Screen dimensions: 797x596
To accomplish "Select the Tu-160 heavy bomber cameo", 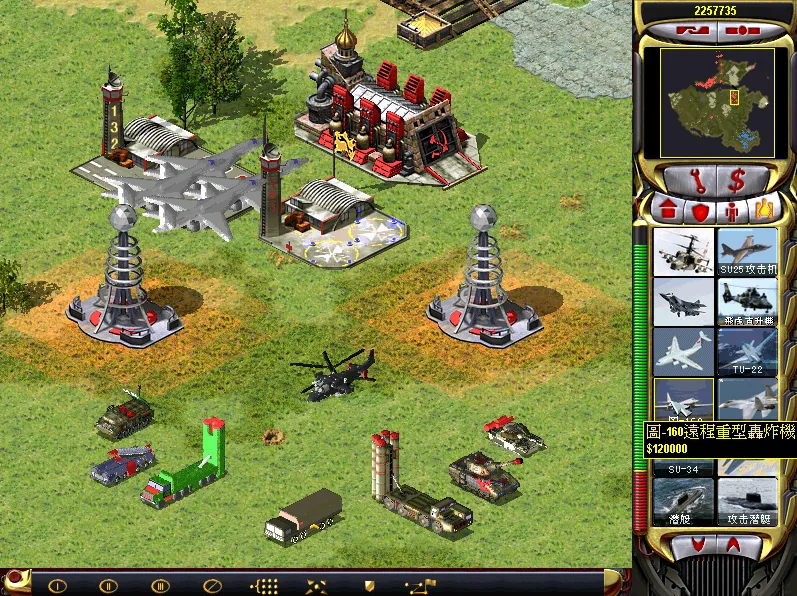I will coord(683,401).
